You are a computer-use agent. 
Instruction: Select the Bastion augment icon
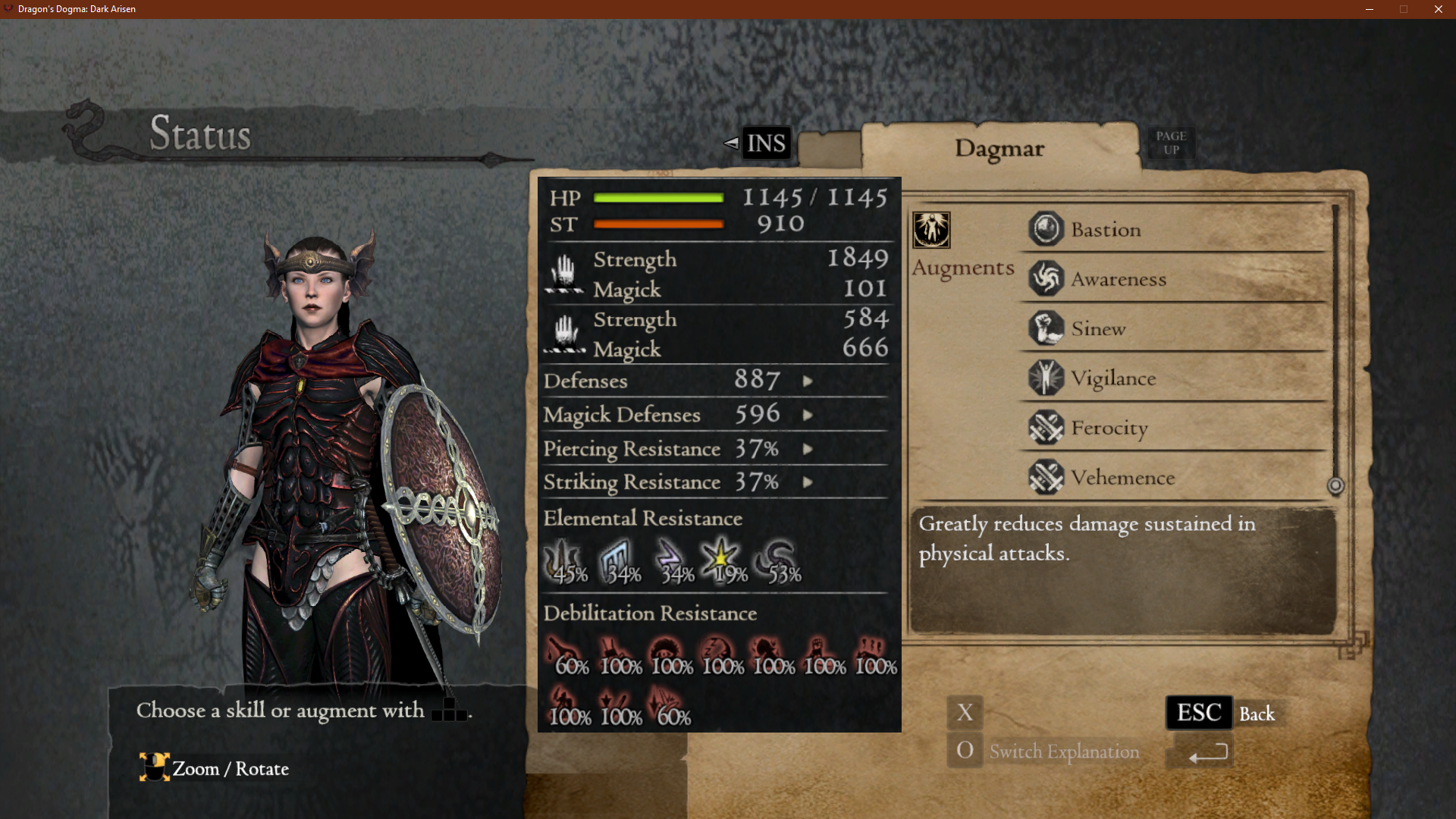(x=1046, y=229)
